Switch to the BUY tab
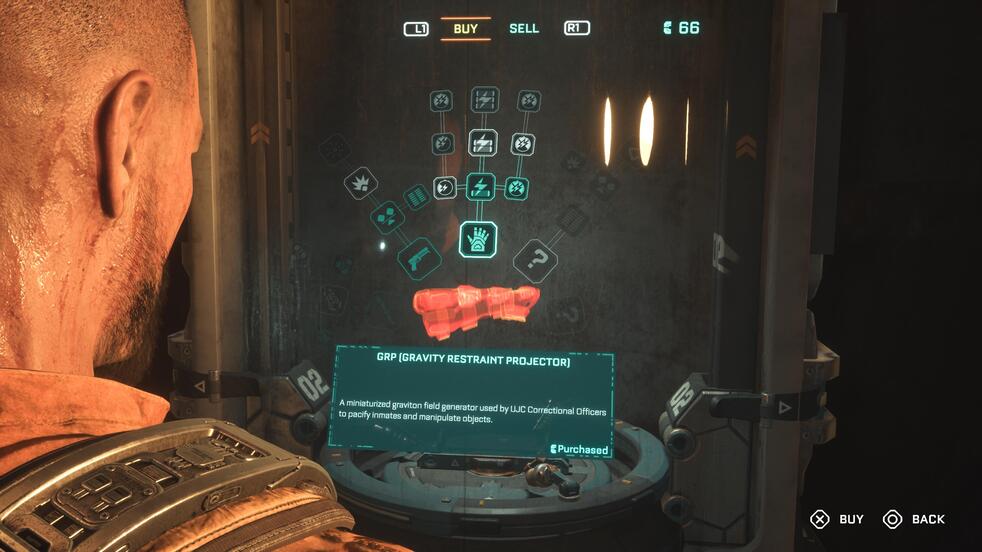 [x=465, y=28]
